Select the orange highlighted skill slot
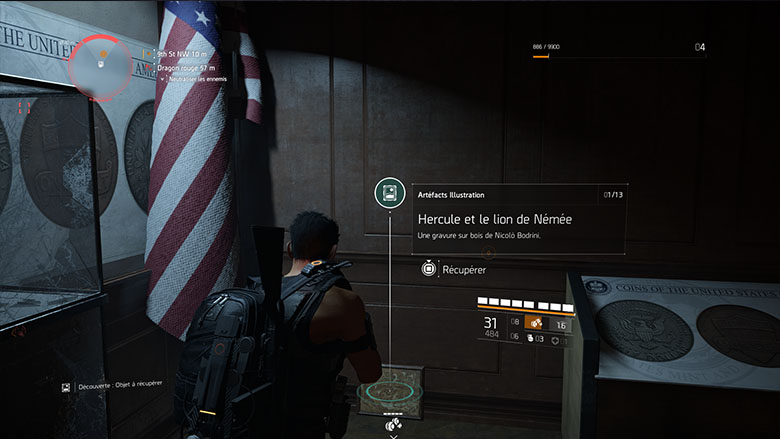Image resolution: width=780 pixels, height=439 pixels. [x=536, y=323]
